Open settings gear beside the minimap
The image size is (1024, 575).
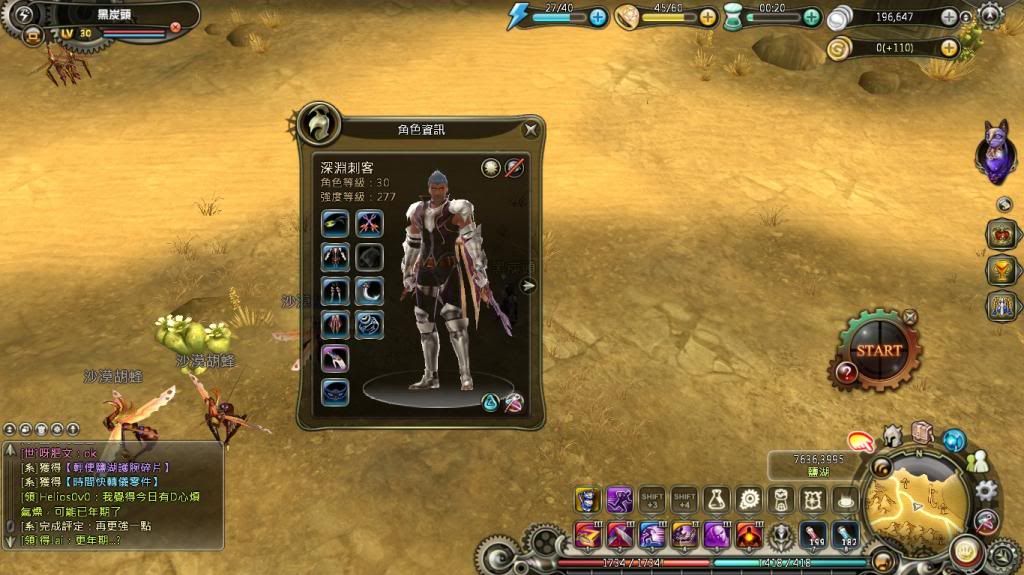coord(986,490)
